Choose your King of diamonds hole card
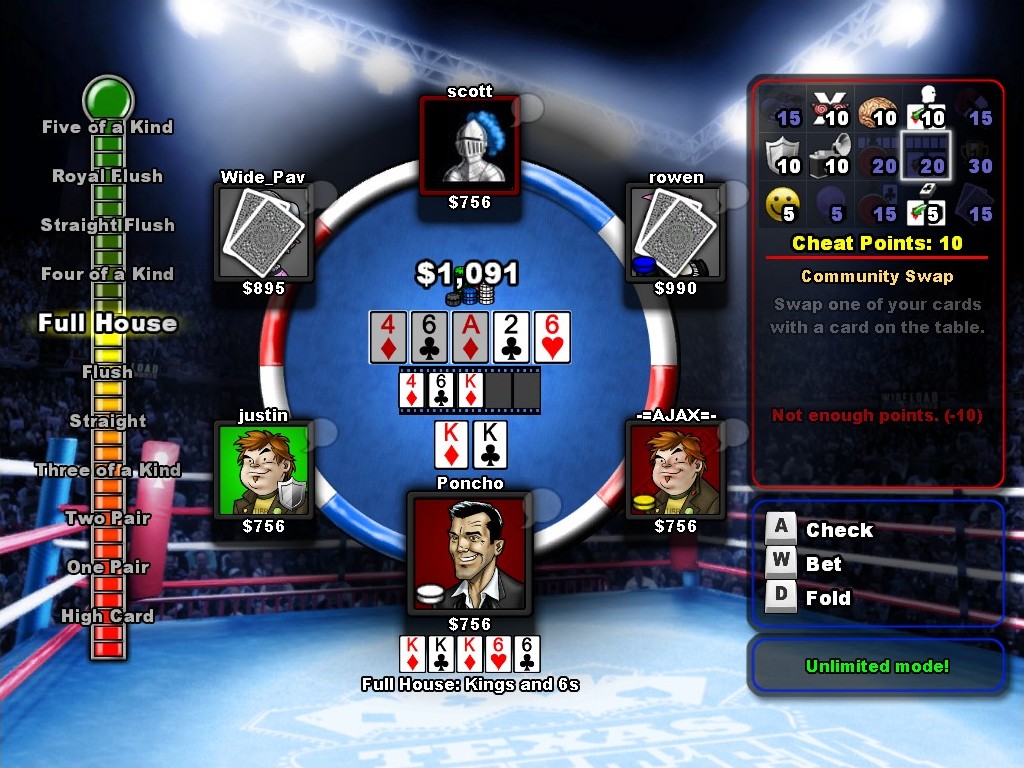The image size is (1024, 768). (452, 444)
